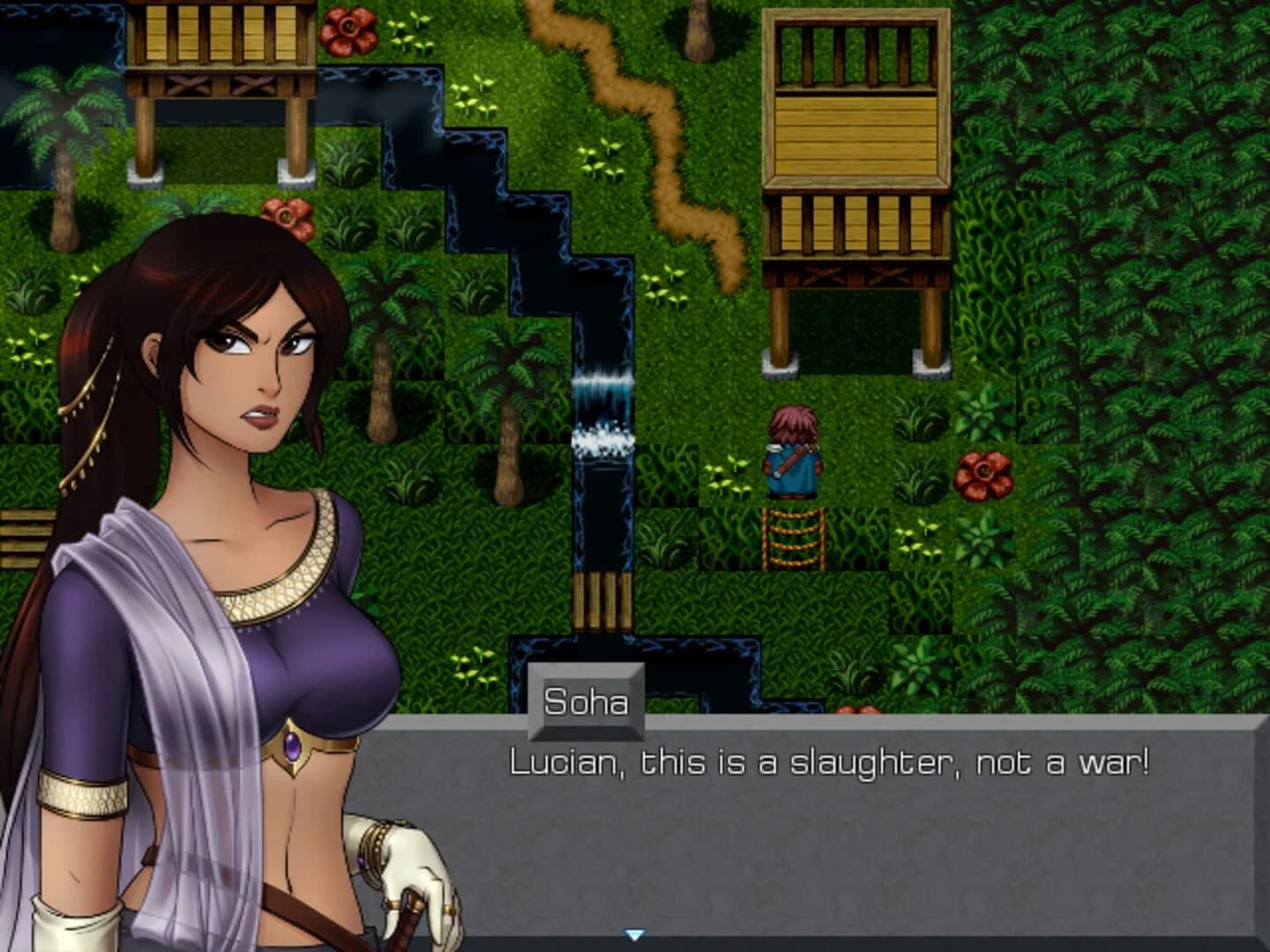Click the purple gem brooch on Soha's belt

[x=292, y=746]
